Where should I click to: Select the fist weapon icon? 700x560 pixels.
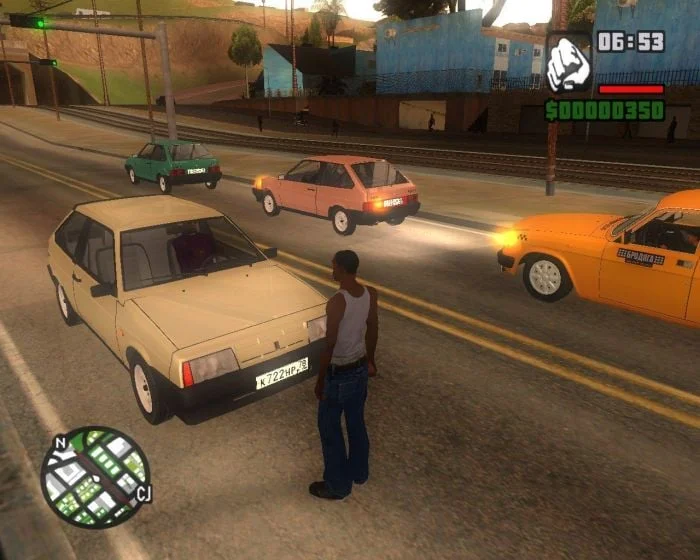568,63
